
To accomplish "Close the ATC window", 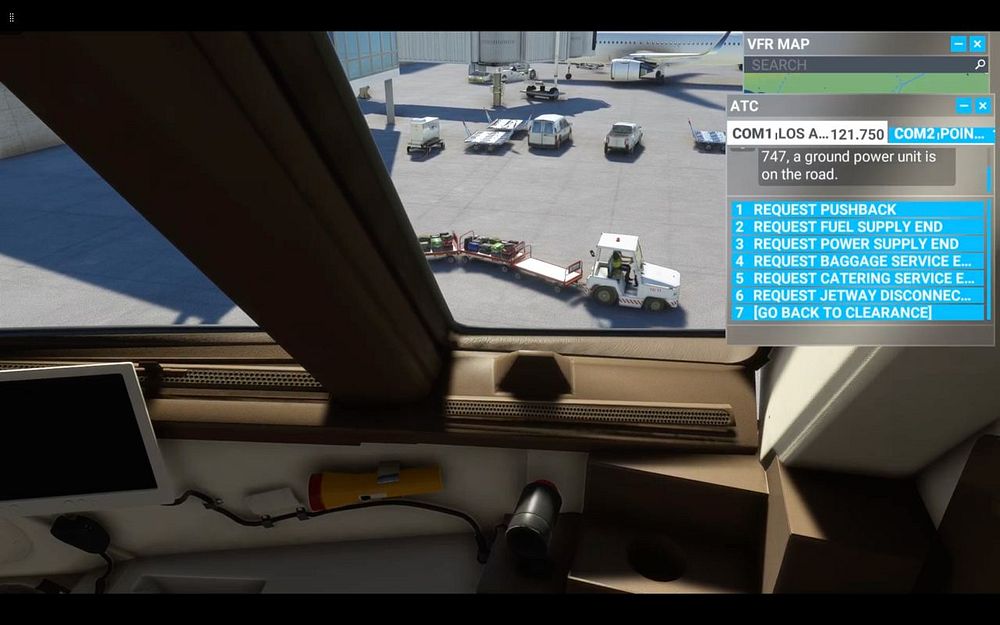I will pyautogui.click(x=983, y=106).
